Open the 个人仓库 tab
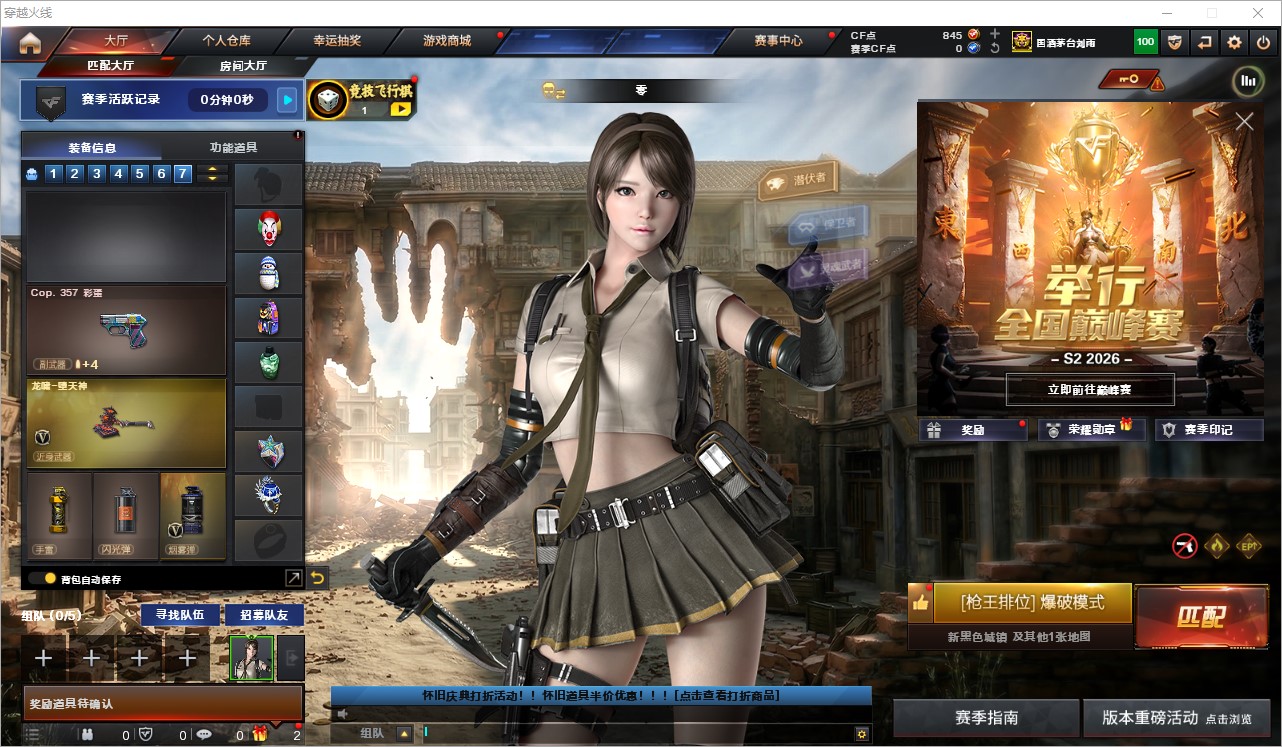1282x747 pixels. [227, 41]
